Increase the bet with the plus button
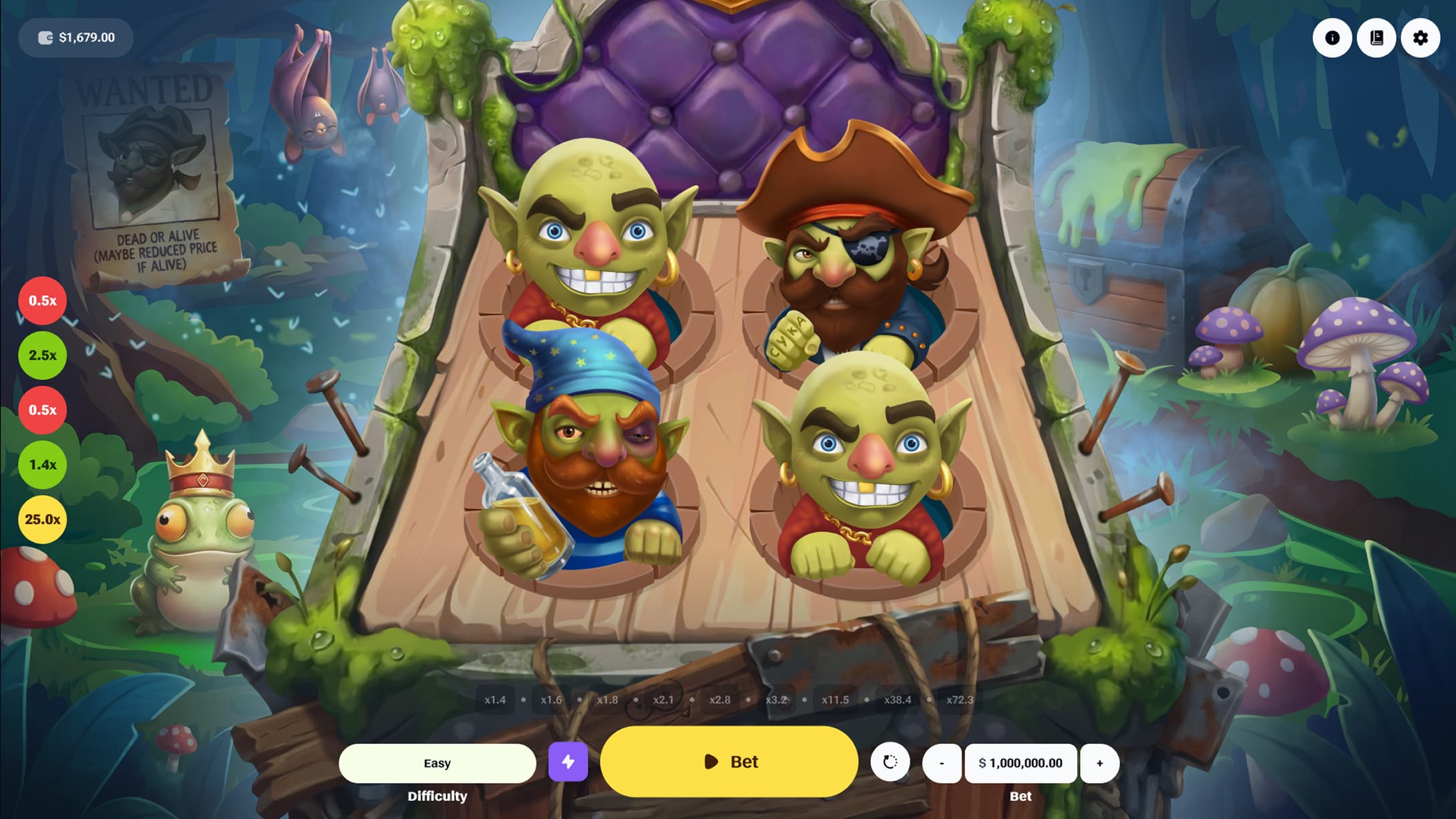This screenshot has width=1456, height=819. tap(1099, 762)
